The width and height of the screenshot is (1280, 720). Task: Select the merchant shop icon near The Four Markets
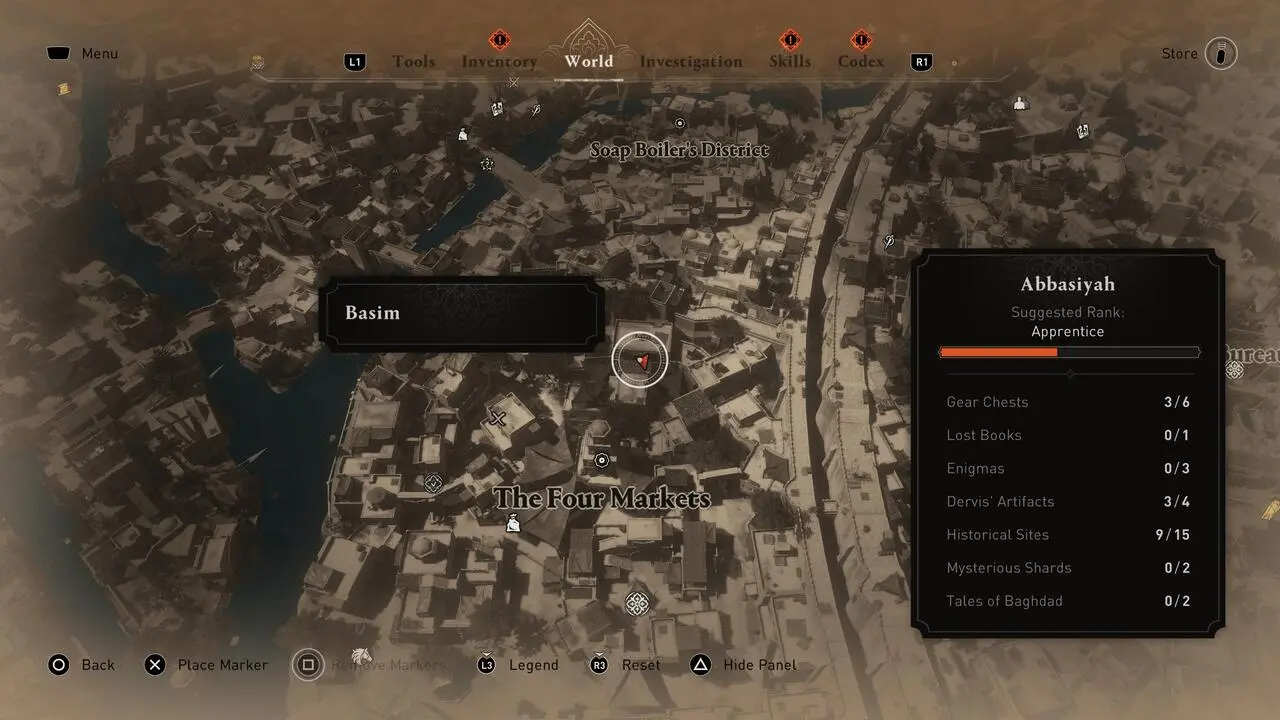click(x=511, y=523)
